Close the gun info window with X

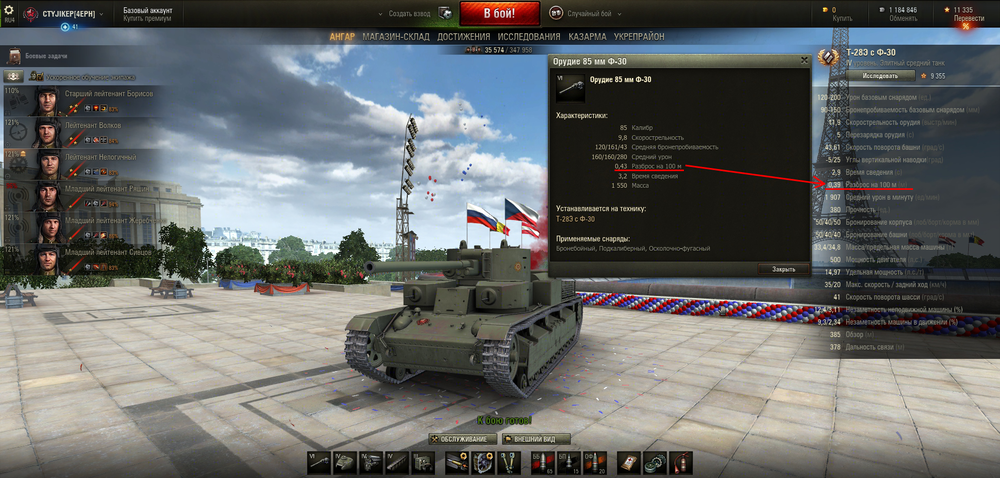(x=804, y=60)
